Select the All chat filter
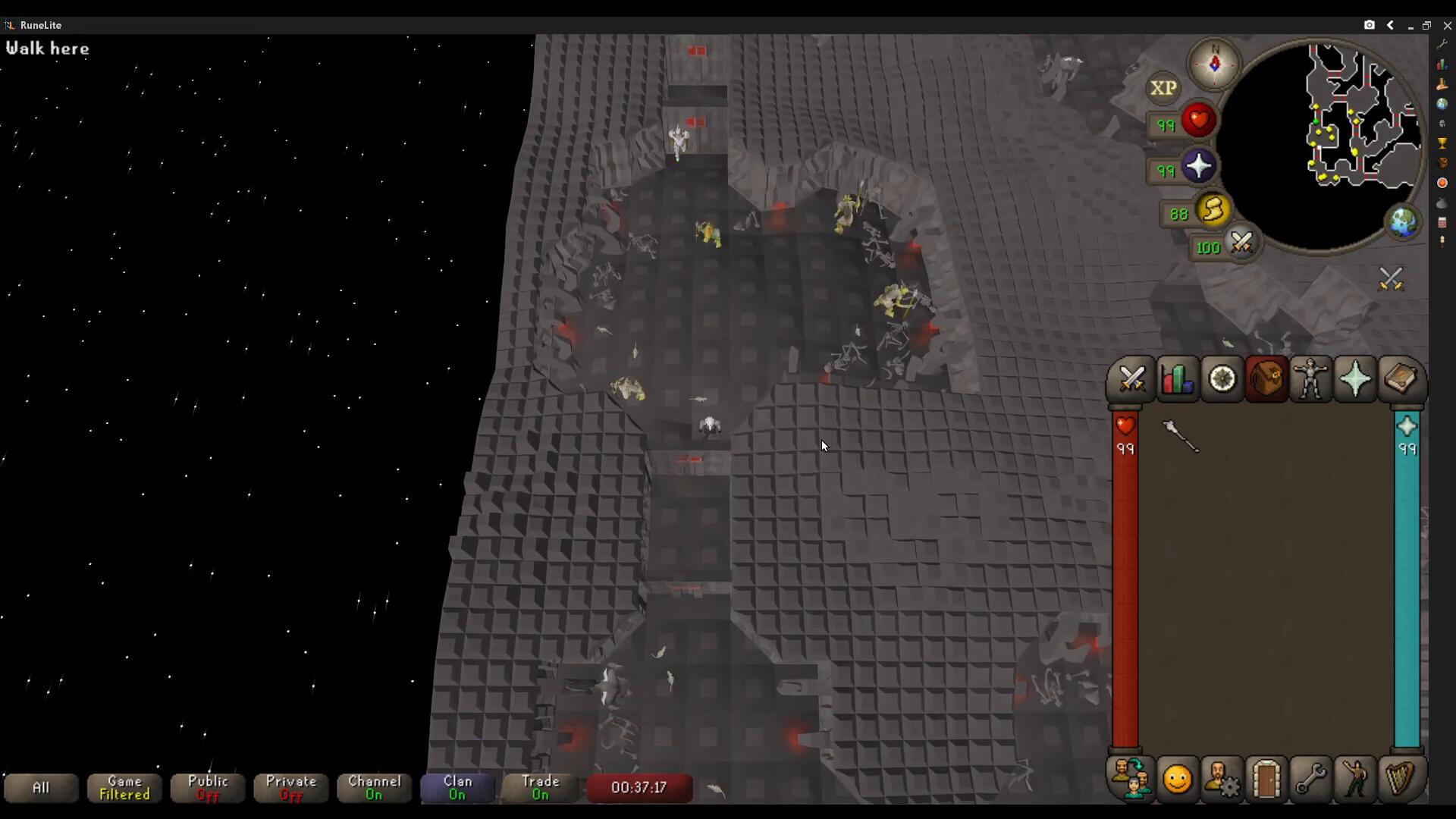The height and width of the screenshot is (819, 1456). 41,788
